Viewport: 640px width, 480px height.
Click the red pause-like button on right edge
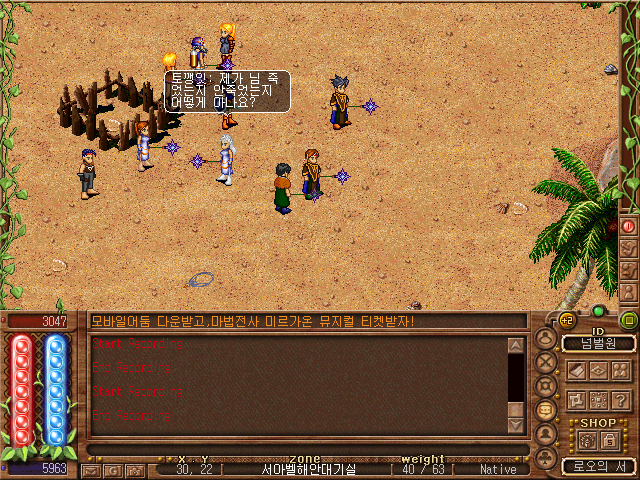click(x=628, y=227)
